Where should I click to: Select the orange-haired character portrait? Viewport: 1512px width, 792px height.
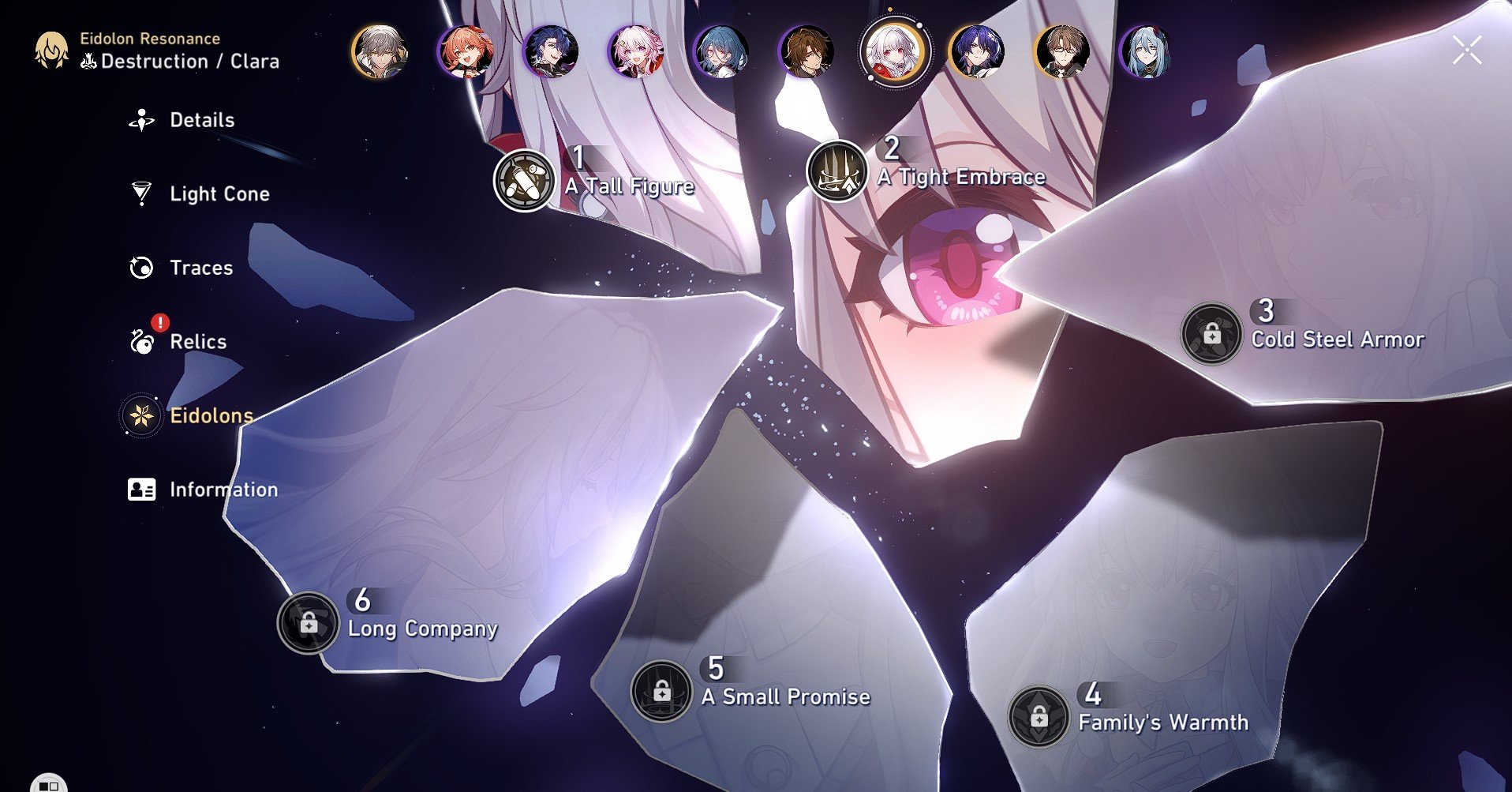[x=465, y=52]
